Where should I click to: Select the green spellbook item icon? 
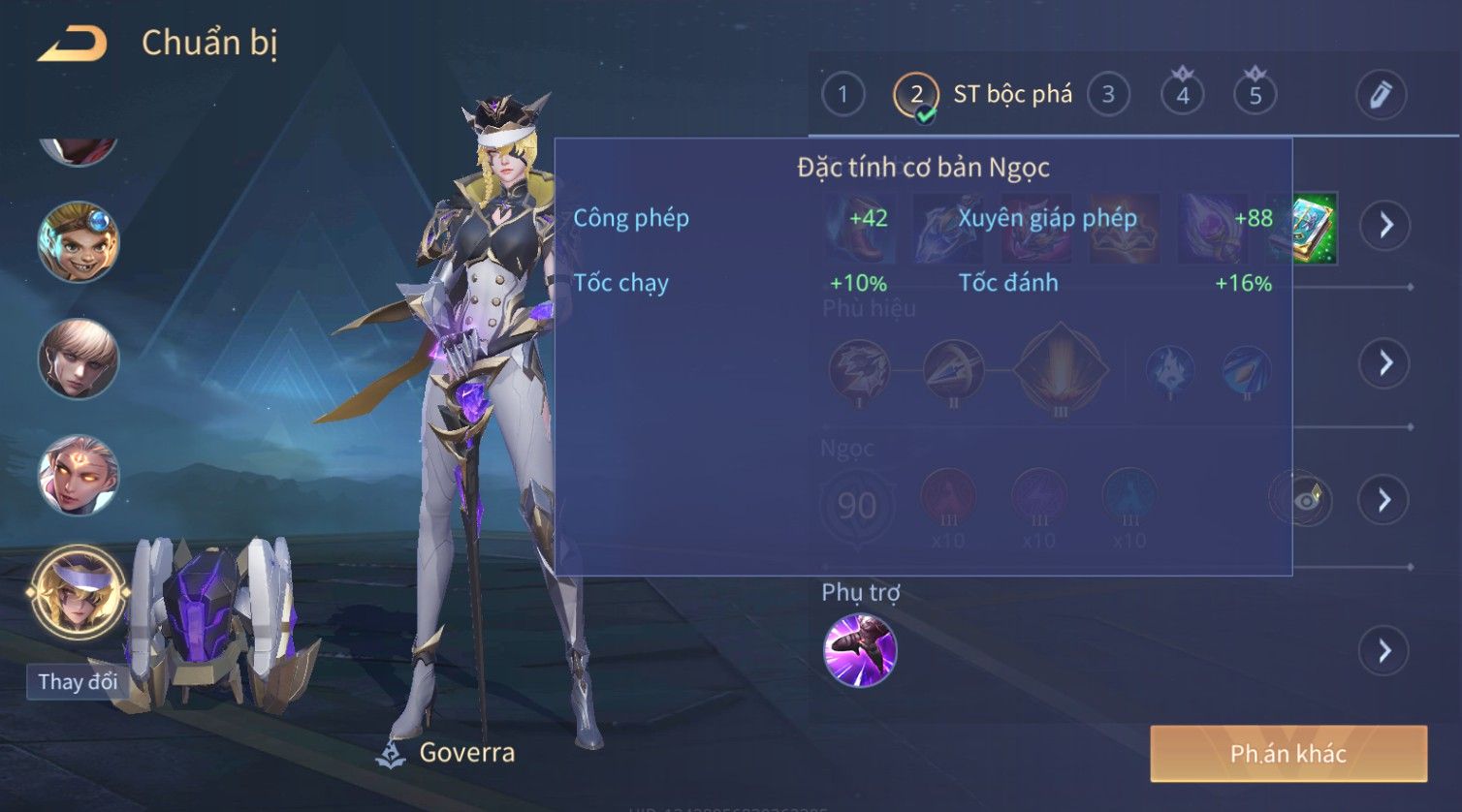click(x=1311, y=228)
